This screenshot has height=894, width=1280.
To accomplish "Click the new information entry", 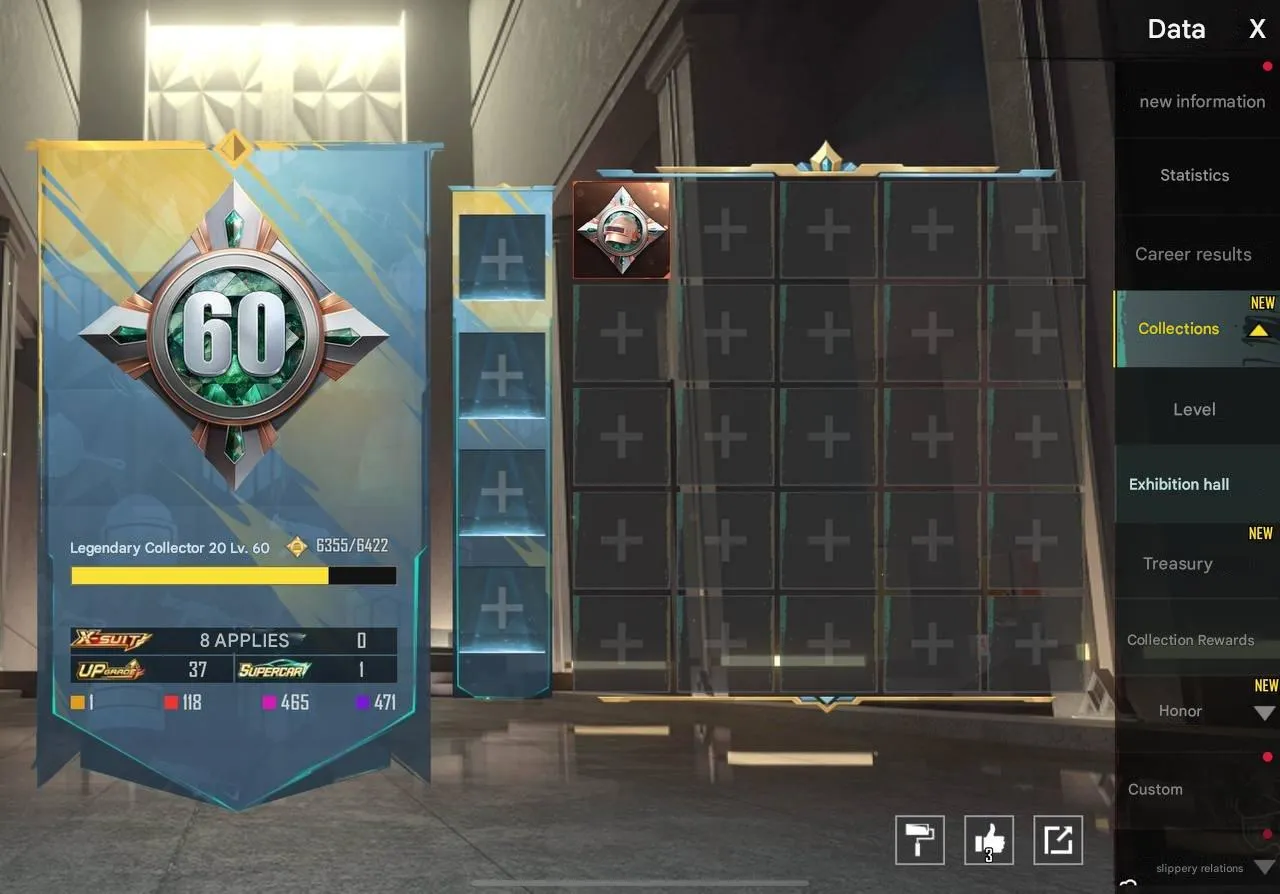I will (1201, 101).
